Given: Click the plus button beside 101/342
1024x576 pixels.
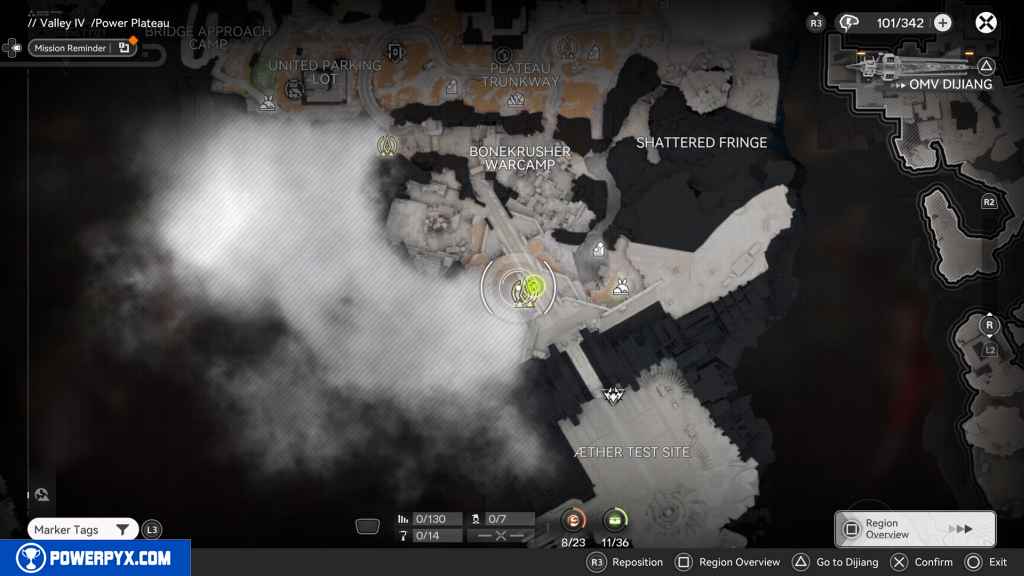Looking at the screenshot, I should tap(942, 23).
